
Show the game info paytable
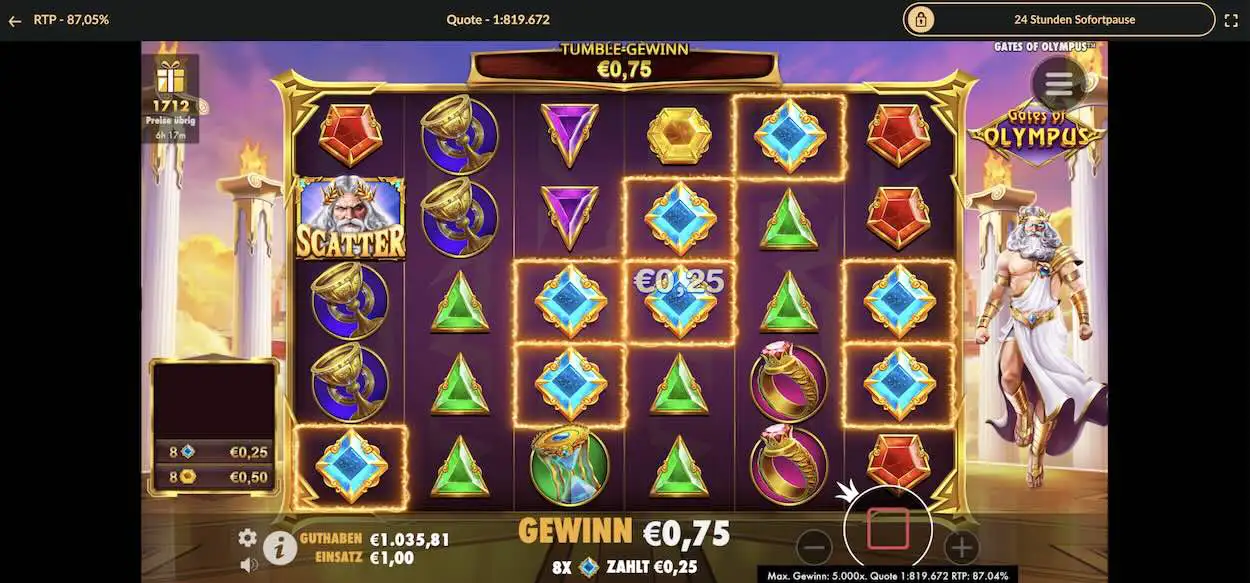click(280, 546)
